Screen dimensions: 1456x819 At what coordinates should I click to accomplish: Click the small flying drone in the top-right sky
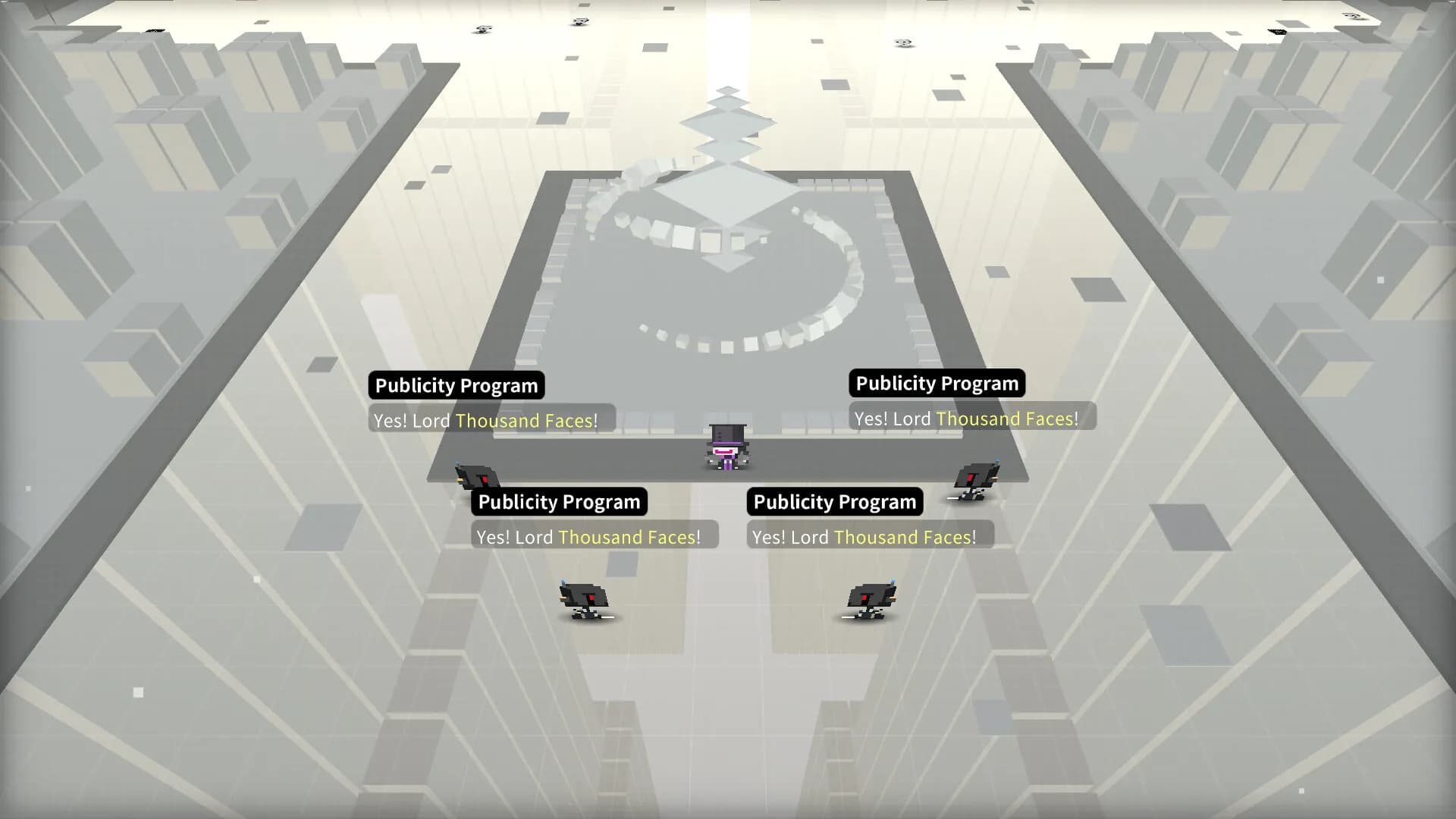point(902,42)
